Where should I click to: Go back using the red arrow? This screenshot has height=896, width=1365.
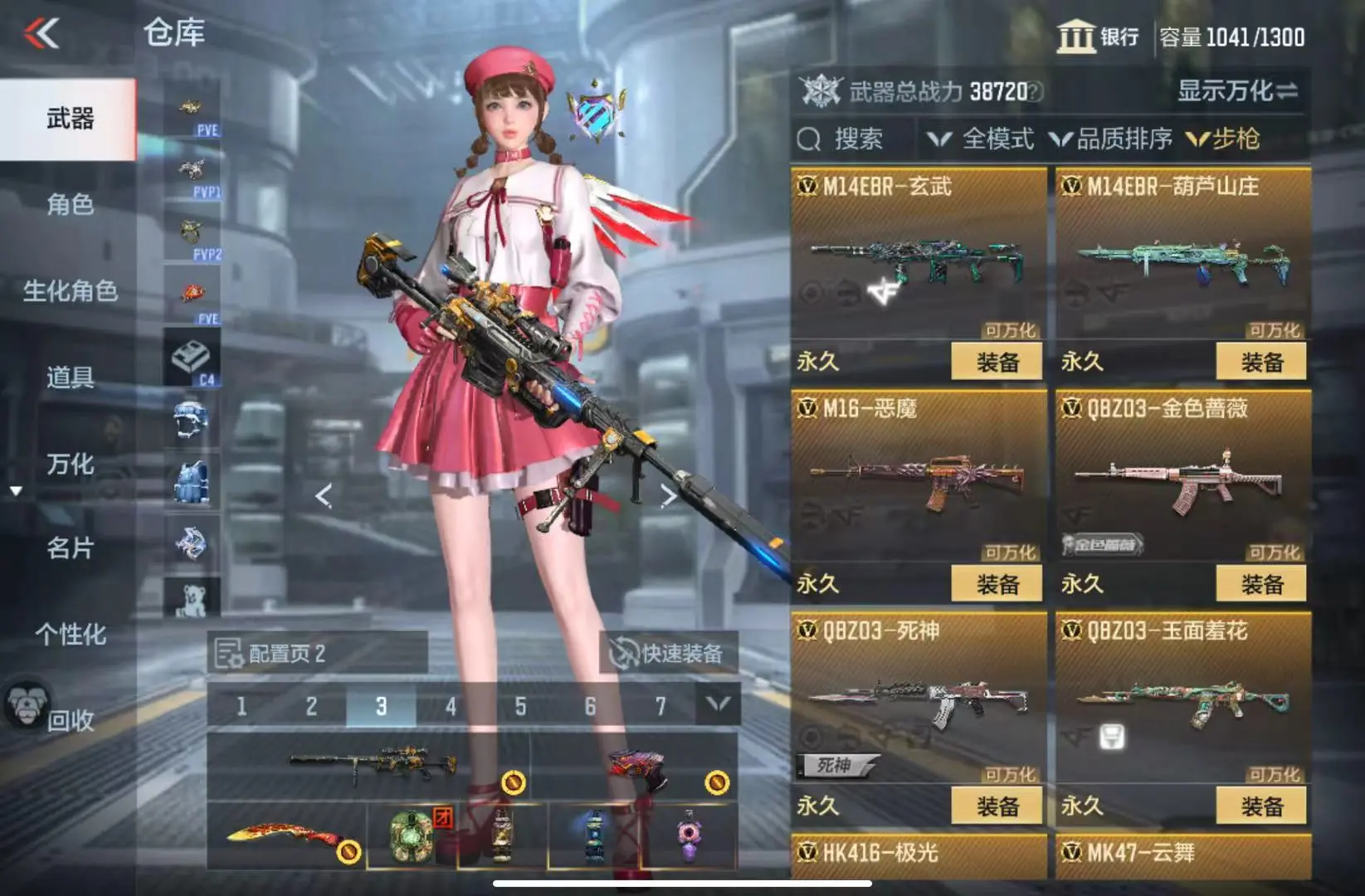(41, 34)
